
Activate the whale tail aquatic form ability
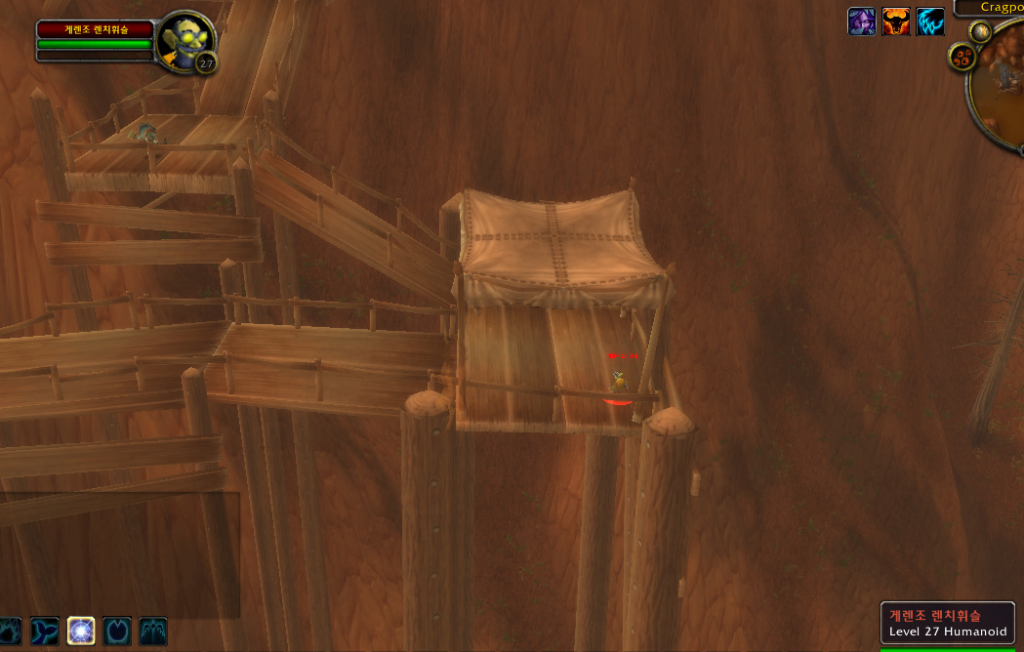45,630
